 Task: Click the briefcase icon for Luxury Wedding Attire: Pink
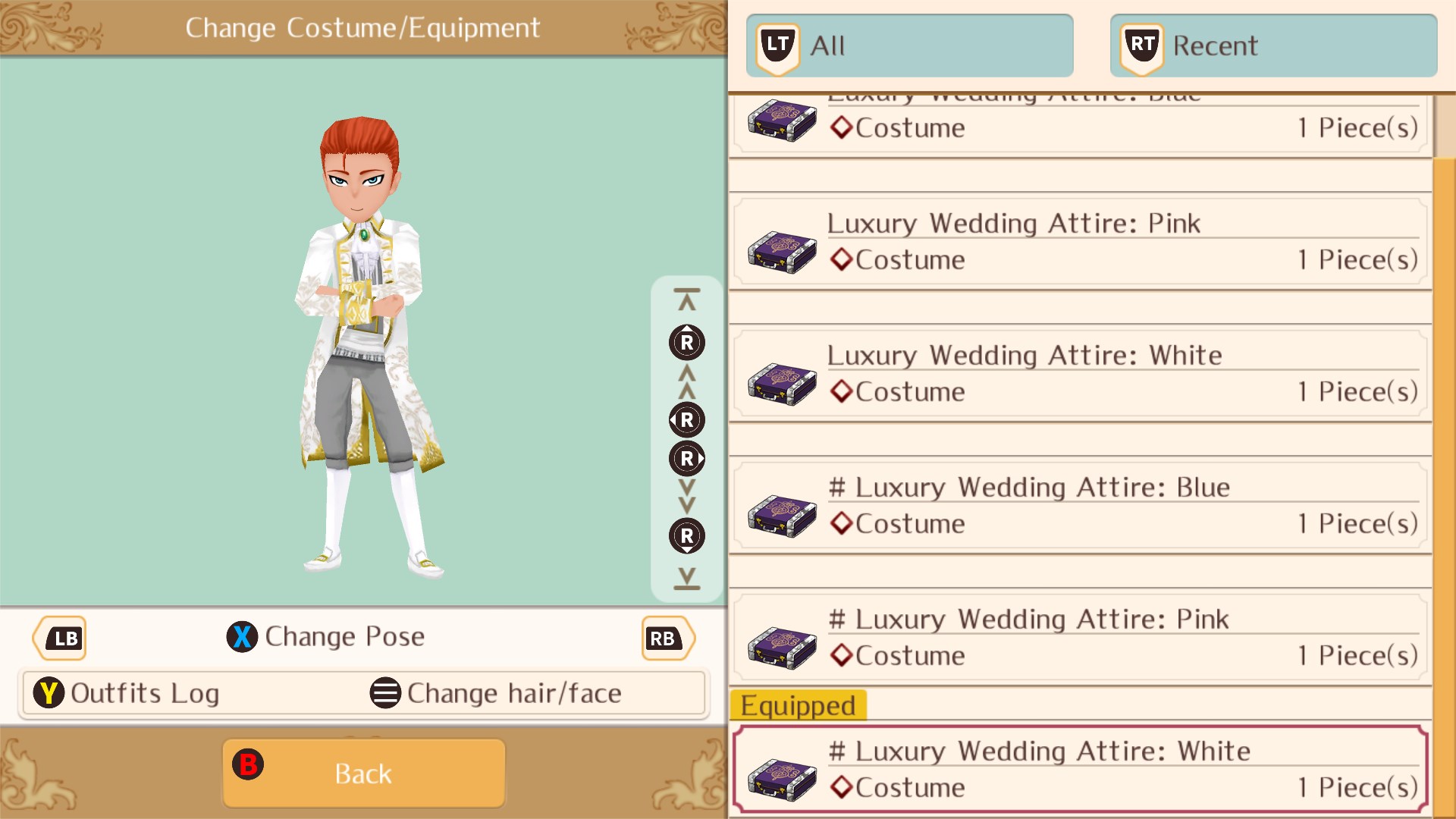pos(781,250)
